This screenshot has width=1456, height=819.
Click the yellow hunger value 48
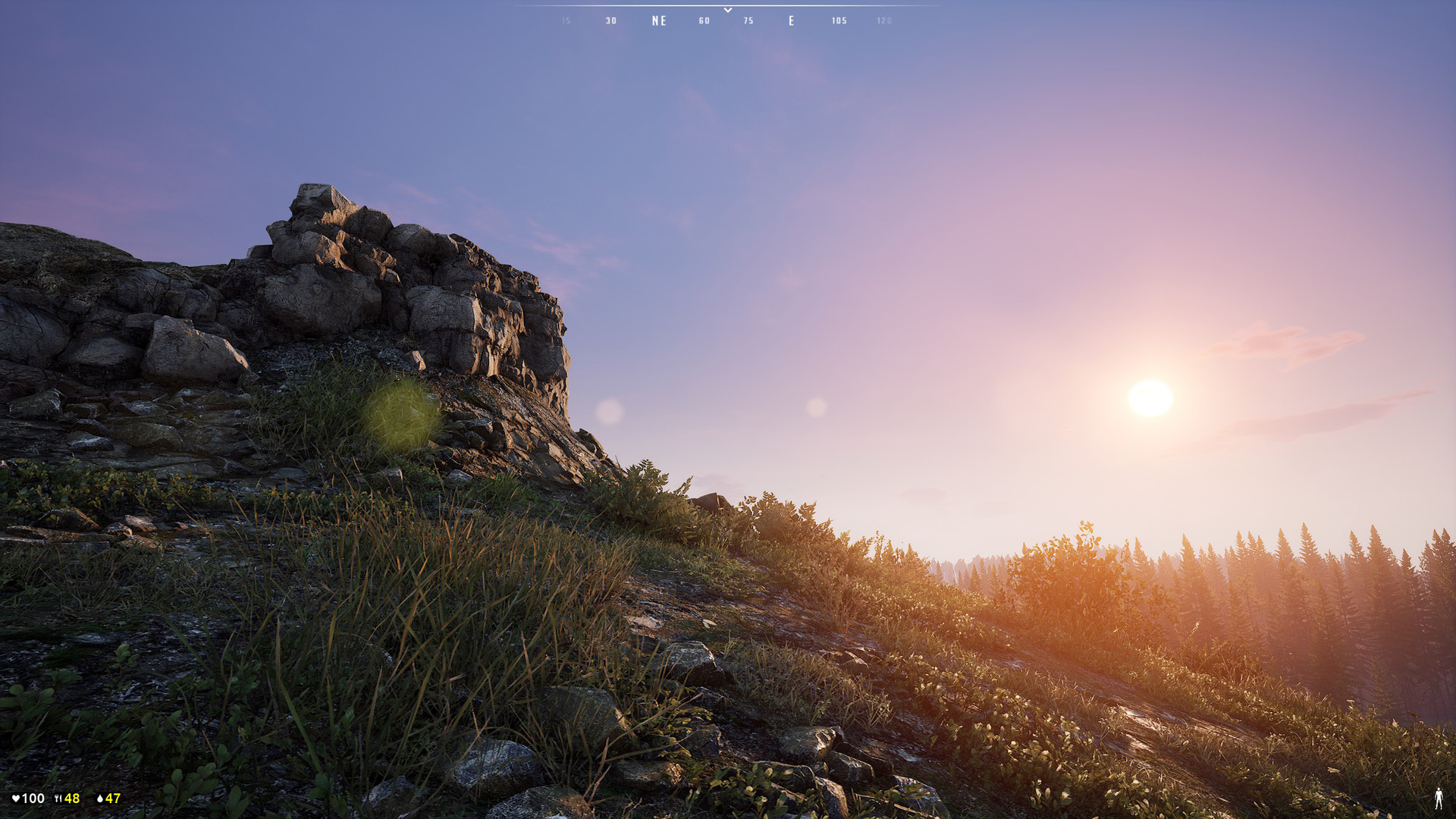tap(71, 799)
